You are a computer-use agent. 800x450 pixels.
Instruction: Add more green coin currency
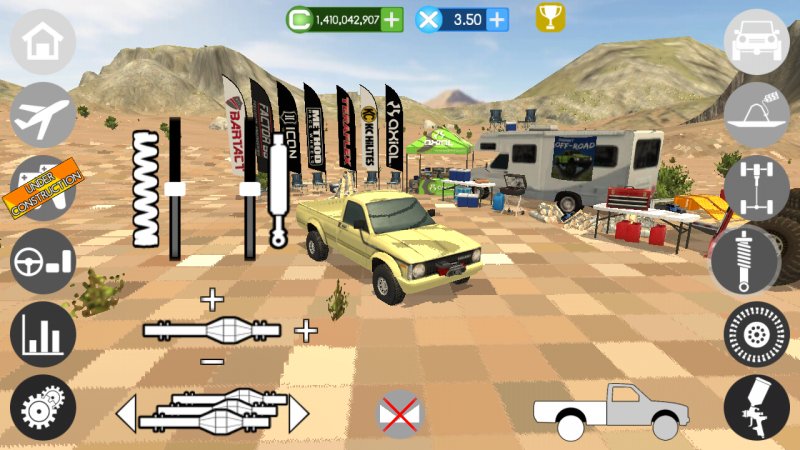pyautogui.click(x=392, y=19)
